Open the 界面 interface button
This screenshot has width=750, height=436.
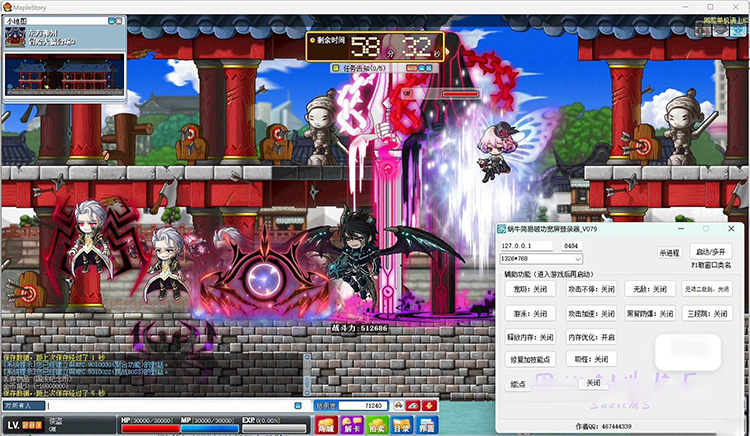click(x=425, y=426)
